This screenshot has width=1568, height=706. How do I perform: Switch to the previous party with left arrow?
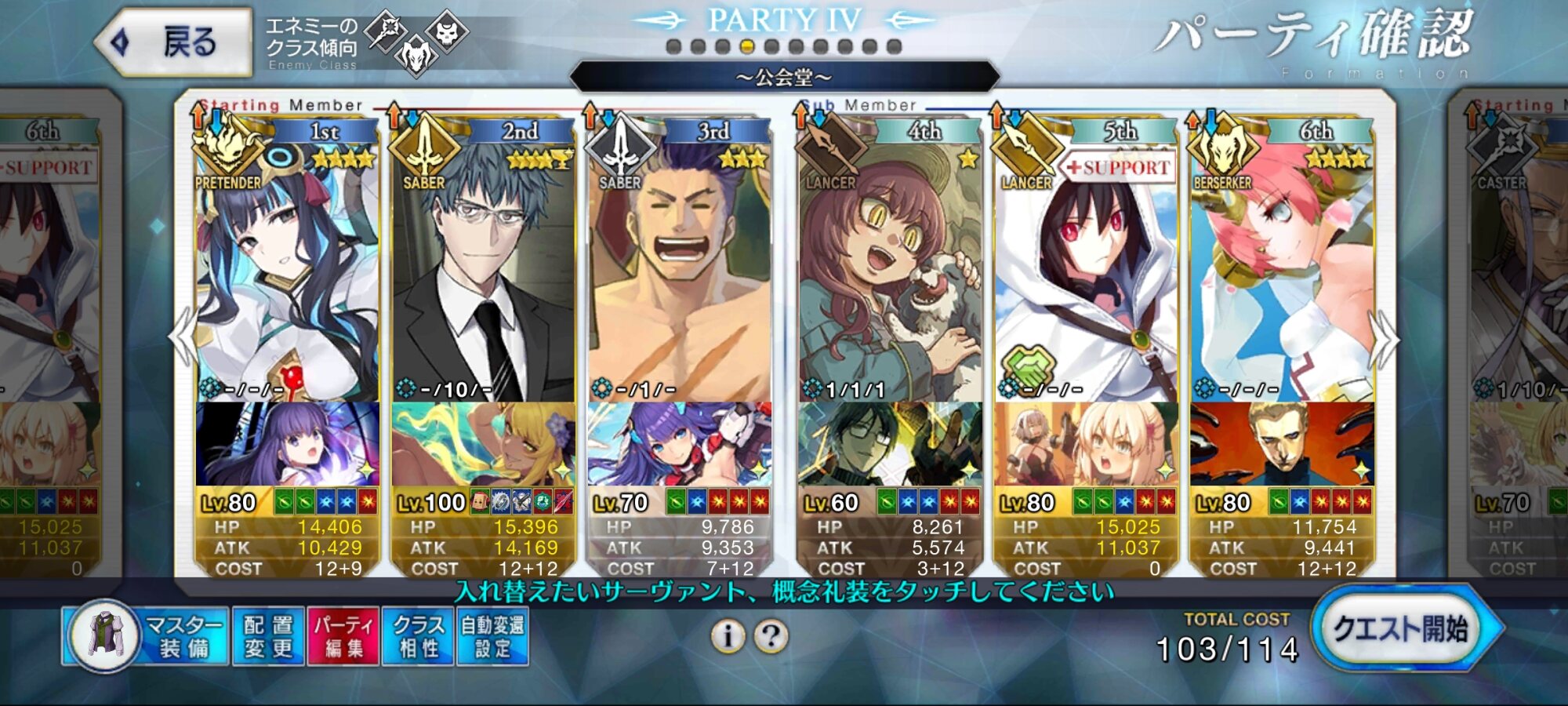(x=183, y=337)
